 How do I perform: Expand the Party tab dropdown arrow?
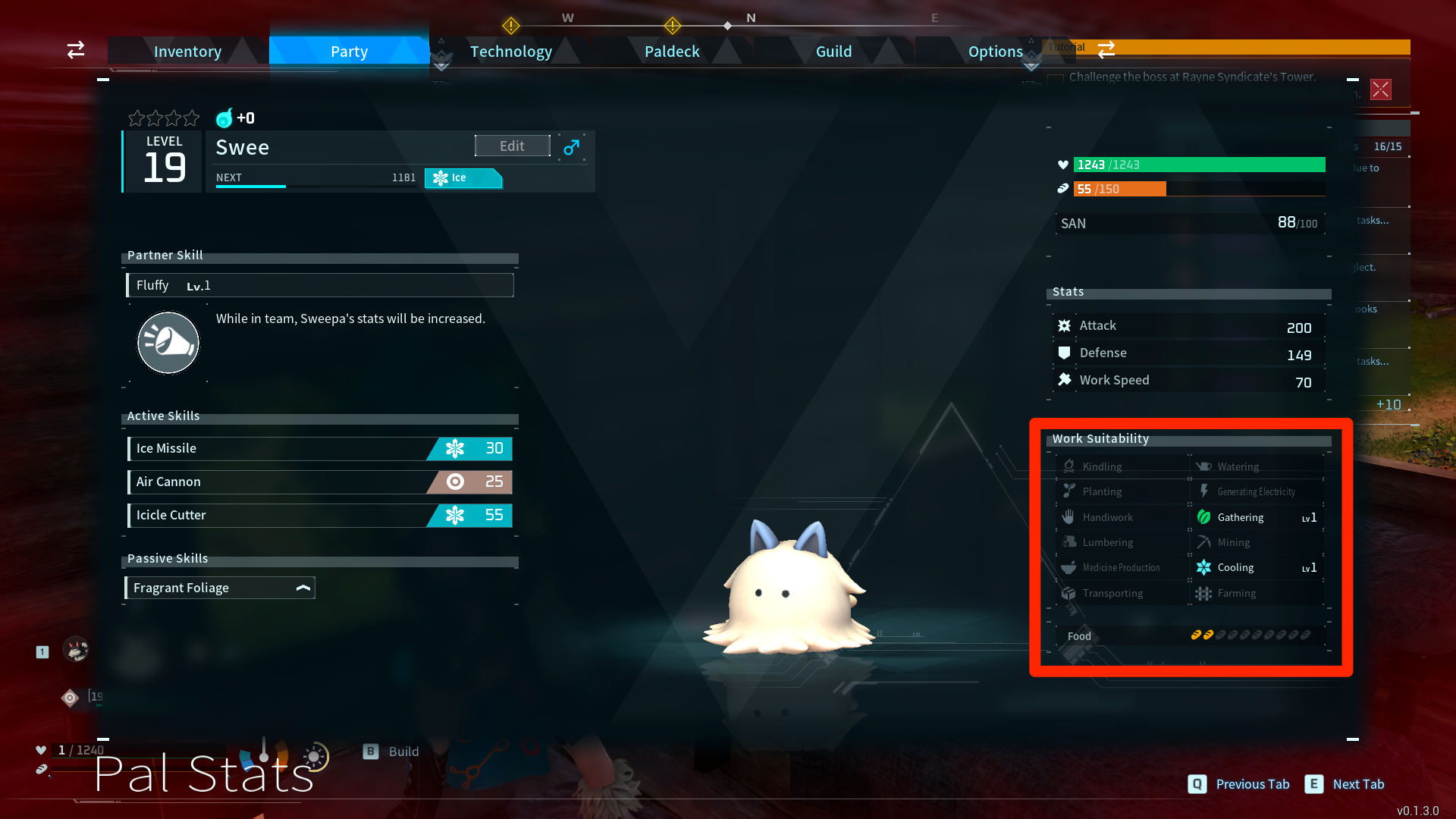pos(441,65)
